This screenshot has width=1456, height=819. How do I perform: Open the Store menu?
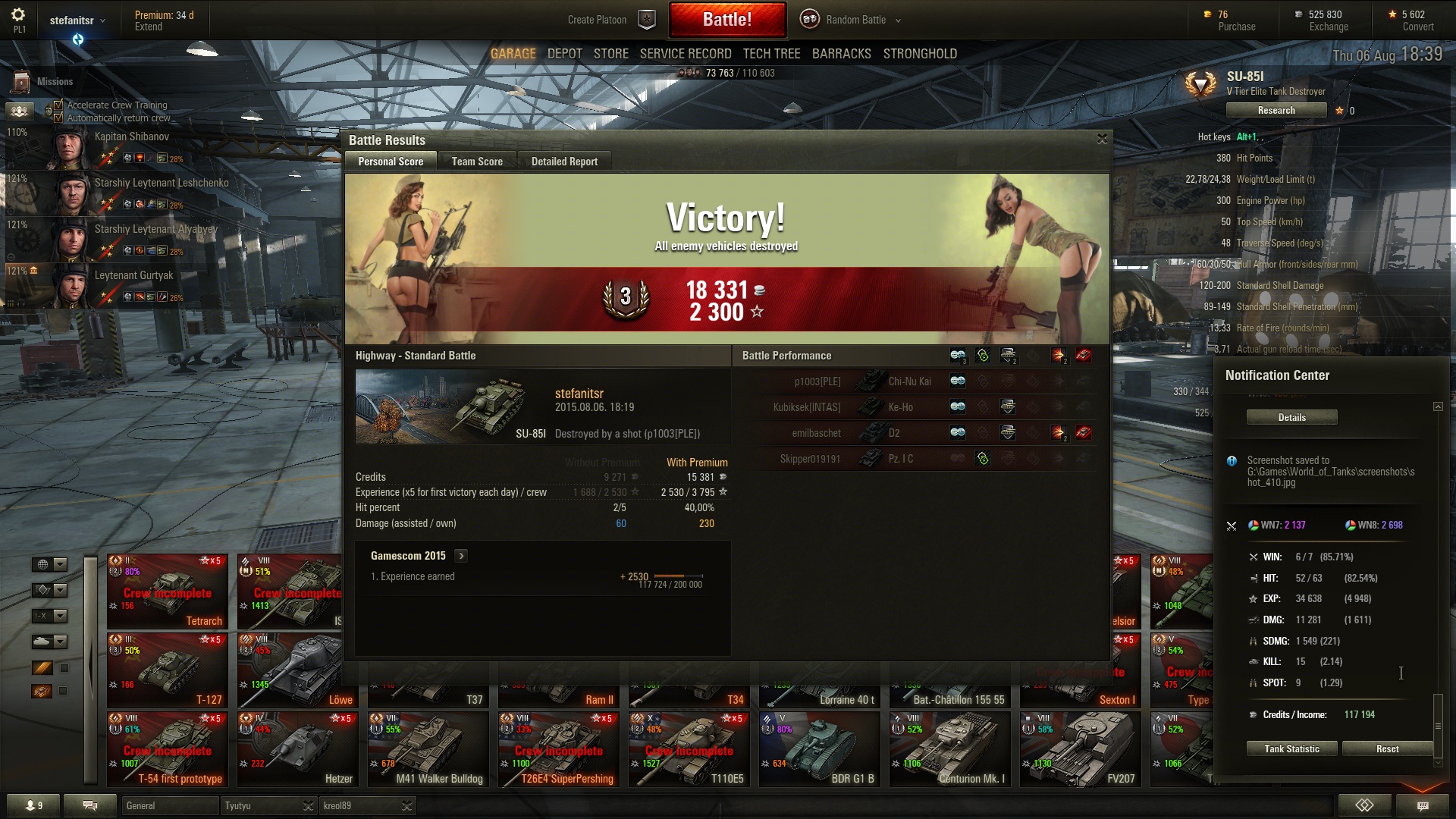[610, 54]
